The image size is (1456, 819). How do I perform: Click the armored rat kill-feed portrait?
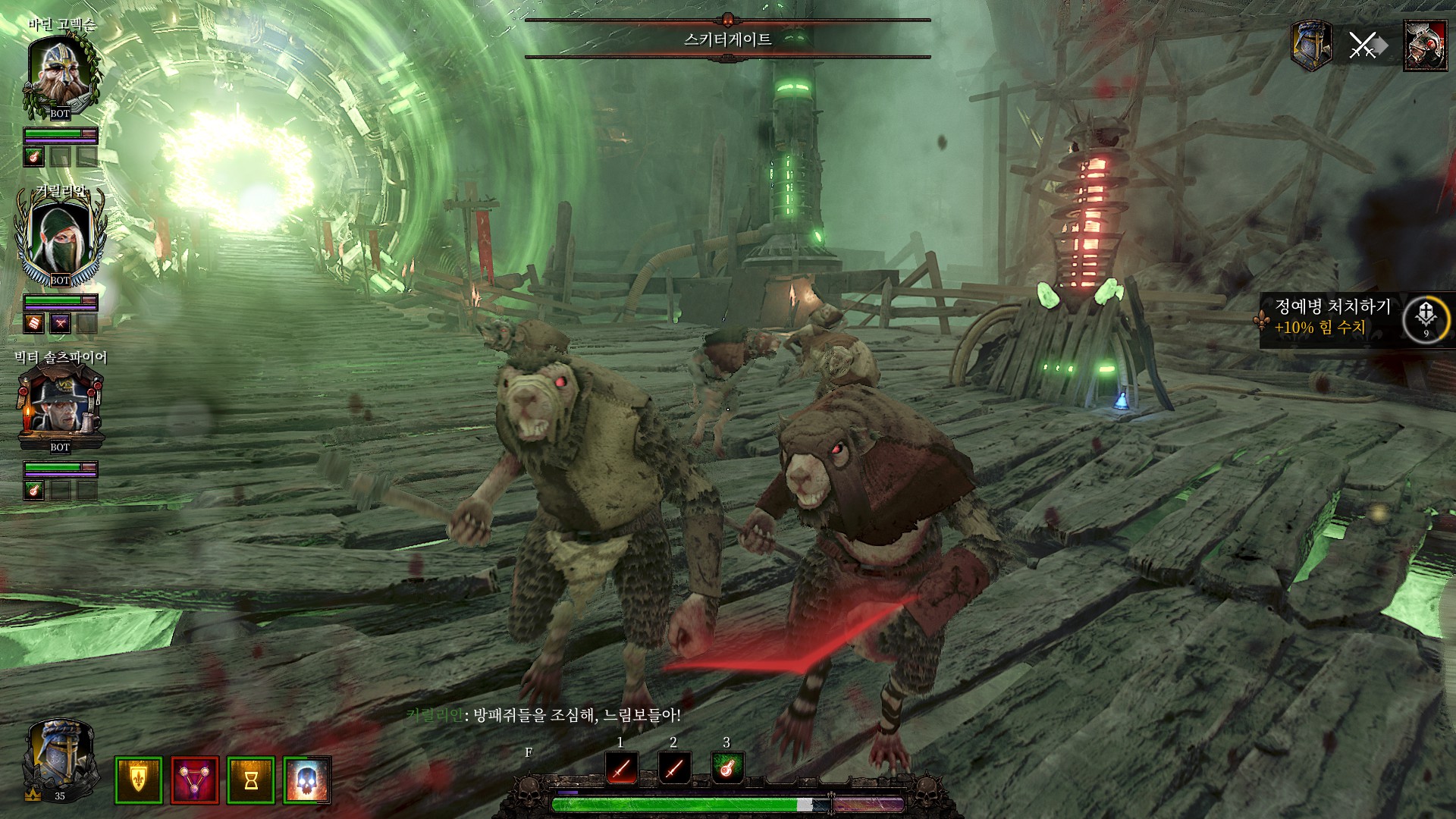1425,45
